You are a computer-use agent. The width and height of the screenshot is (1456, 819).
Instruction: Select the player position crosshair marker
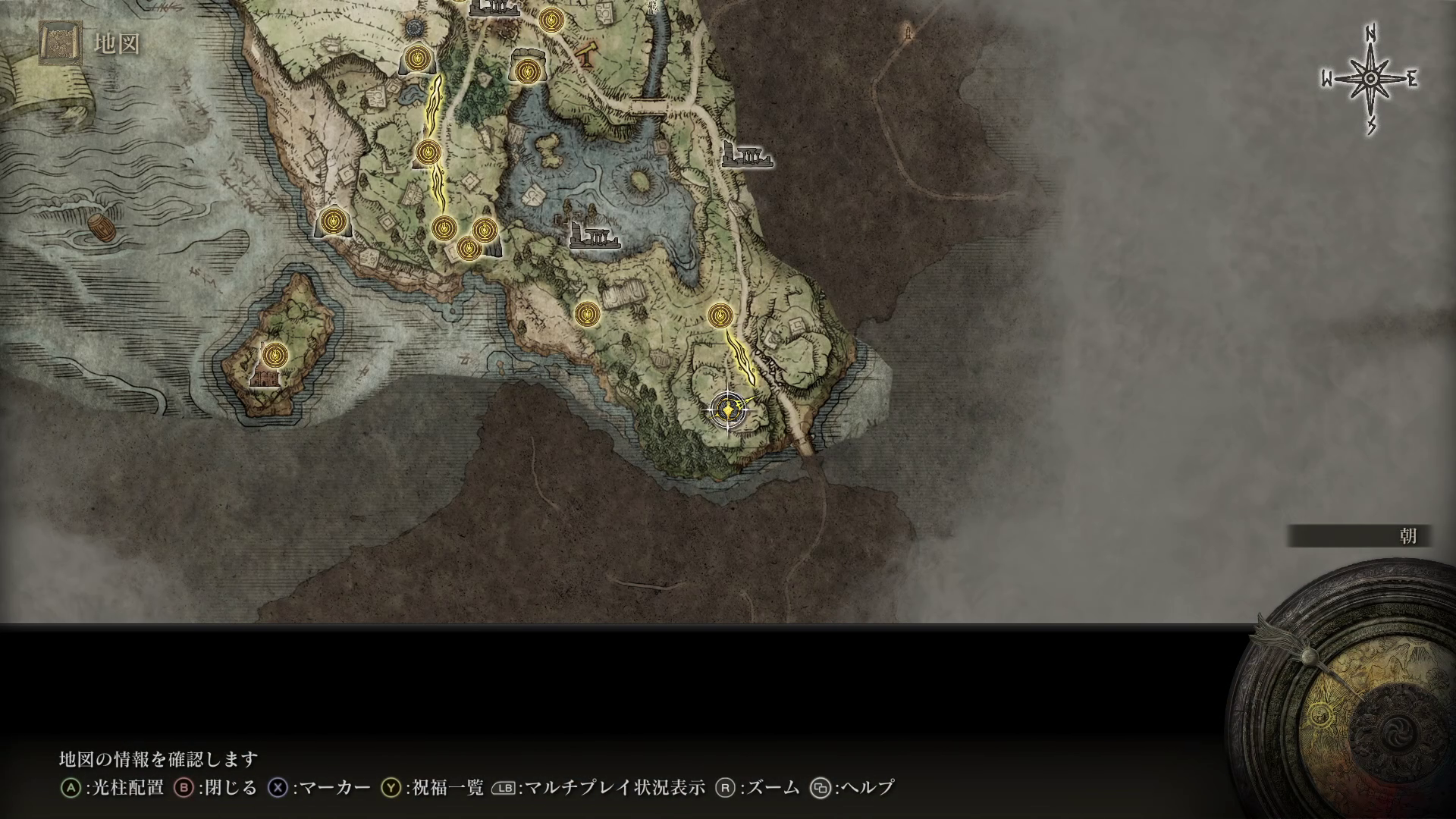coord(728,410)
